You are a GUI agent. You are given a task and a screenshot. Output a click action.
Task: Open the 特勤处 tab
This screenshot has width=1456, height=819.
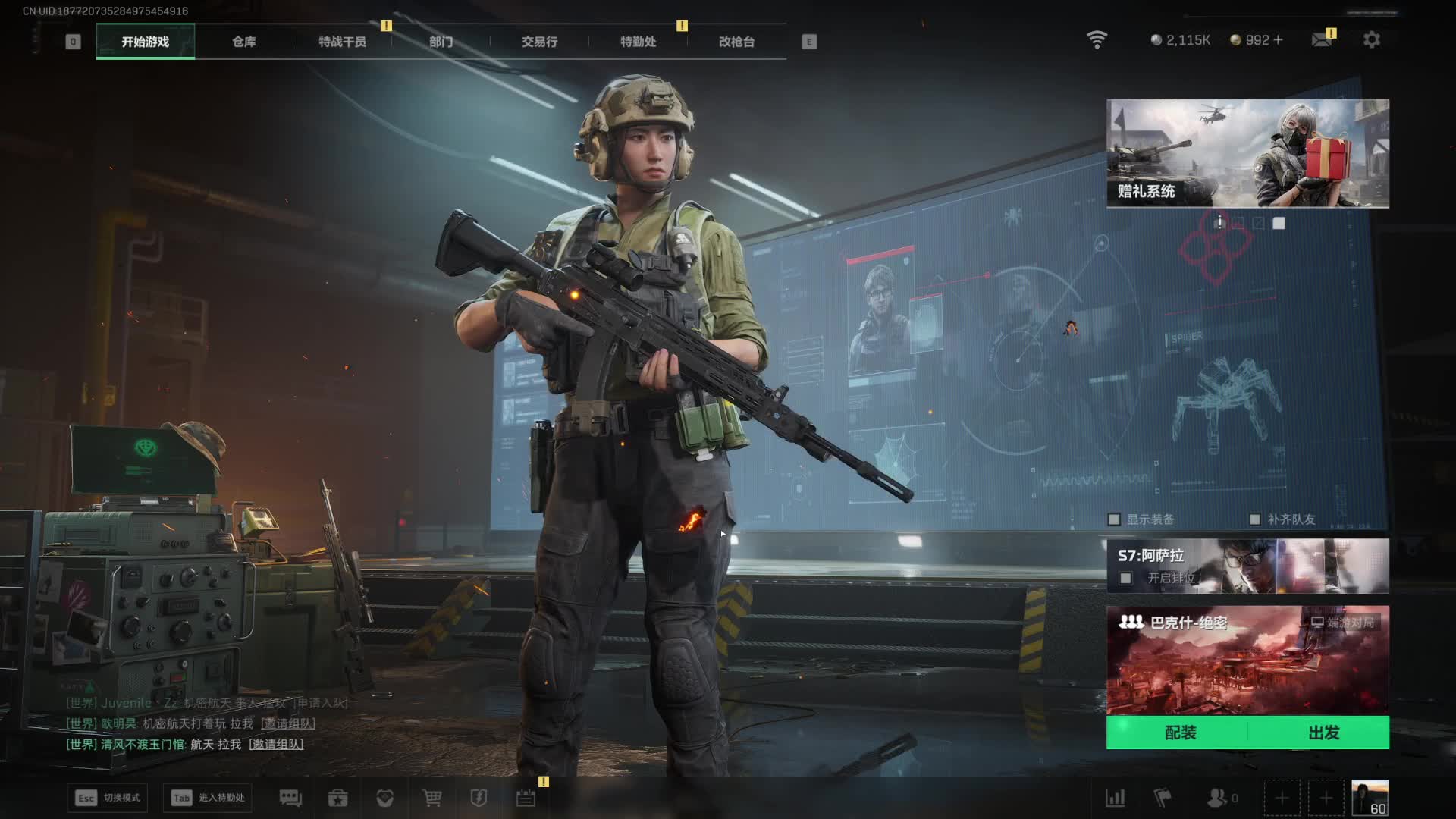click(x=638, y=42)
